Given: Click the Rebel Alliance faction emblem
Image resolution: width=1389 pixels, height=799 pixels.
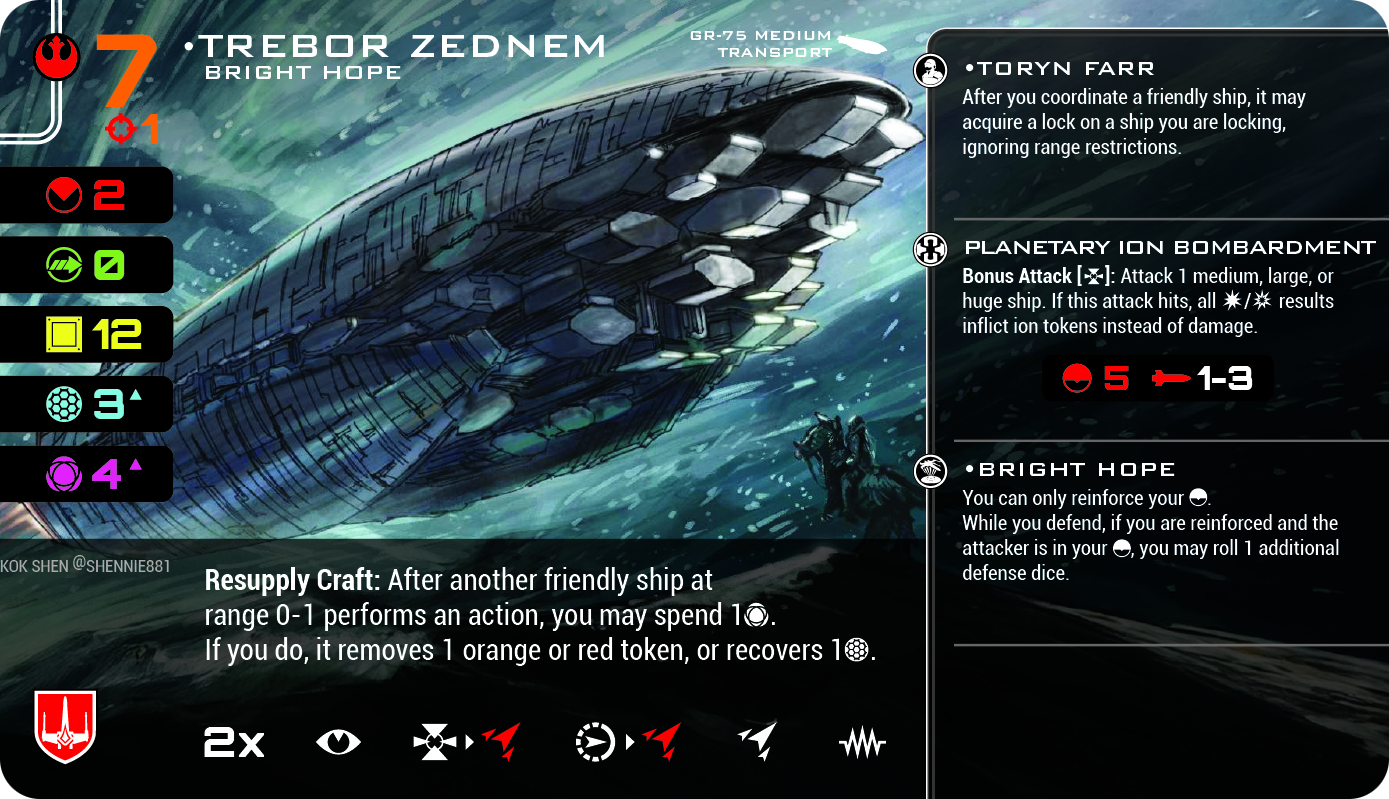Looking at the screenshot, I should click(x=57, y=59).
